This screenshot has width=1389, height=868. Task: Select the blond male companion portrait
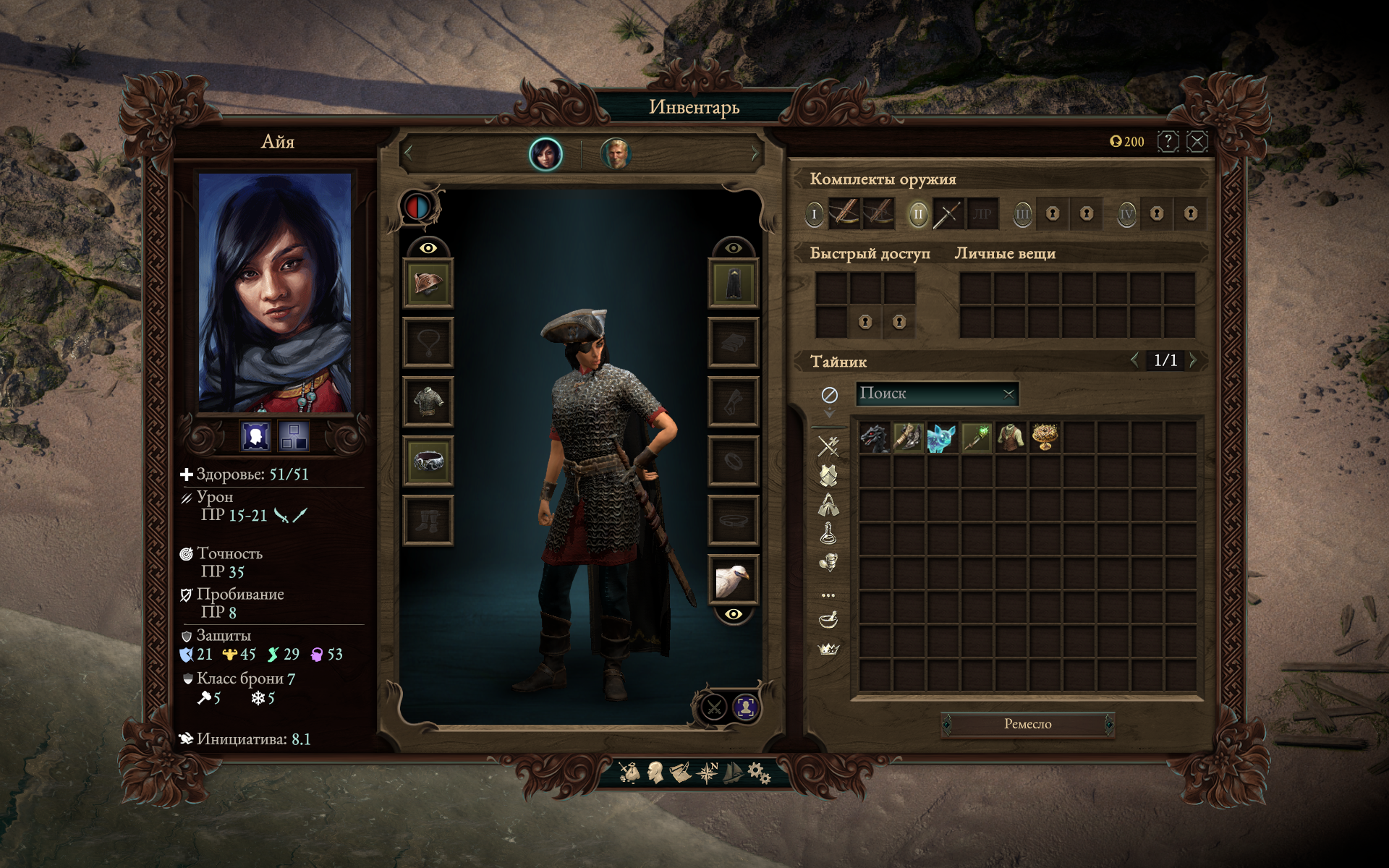(x=616, y=153)
